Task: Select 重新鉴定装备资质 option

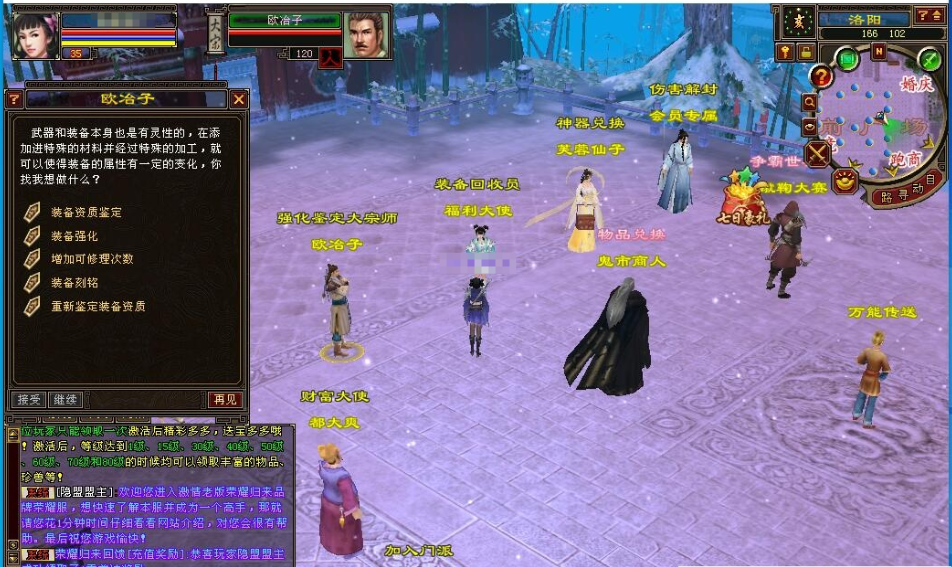Action: pyautogui.click(x=98, y=306)
